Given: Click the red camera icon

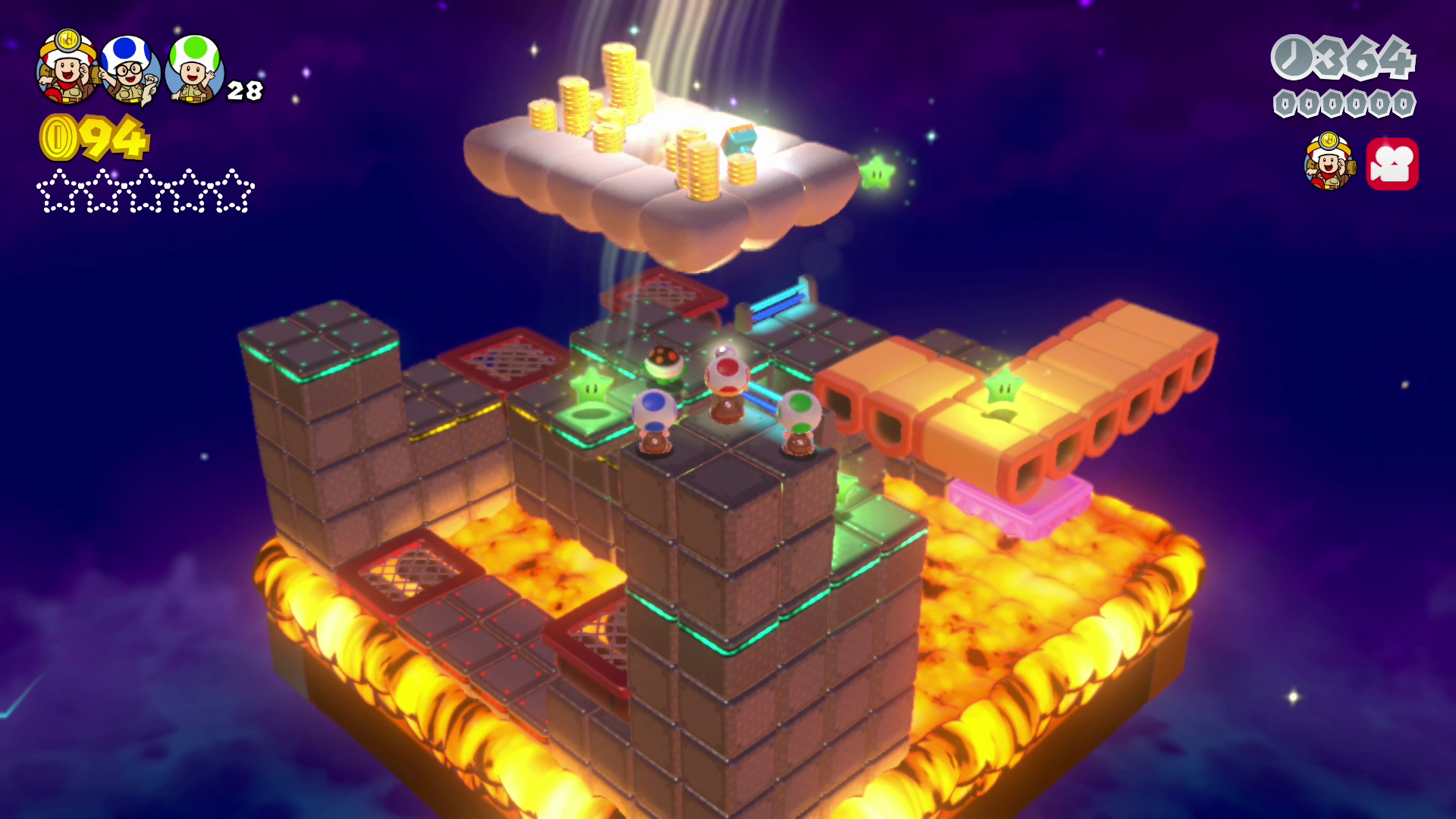Looking at the screenshot, I should pos(1392,164).
